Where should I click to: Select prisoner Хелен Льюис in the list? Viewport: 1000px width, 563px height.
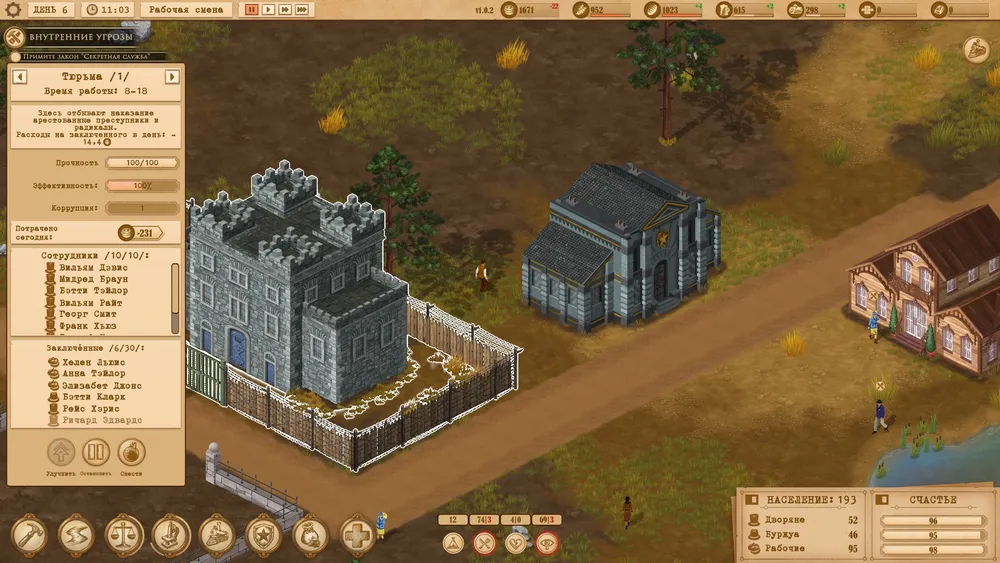pyautogui.click(x=92, y=361)
